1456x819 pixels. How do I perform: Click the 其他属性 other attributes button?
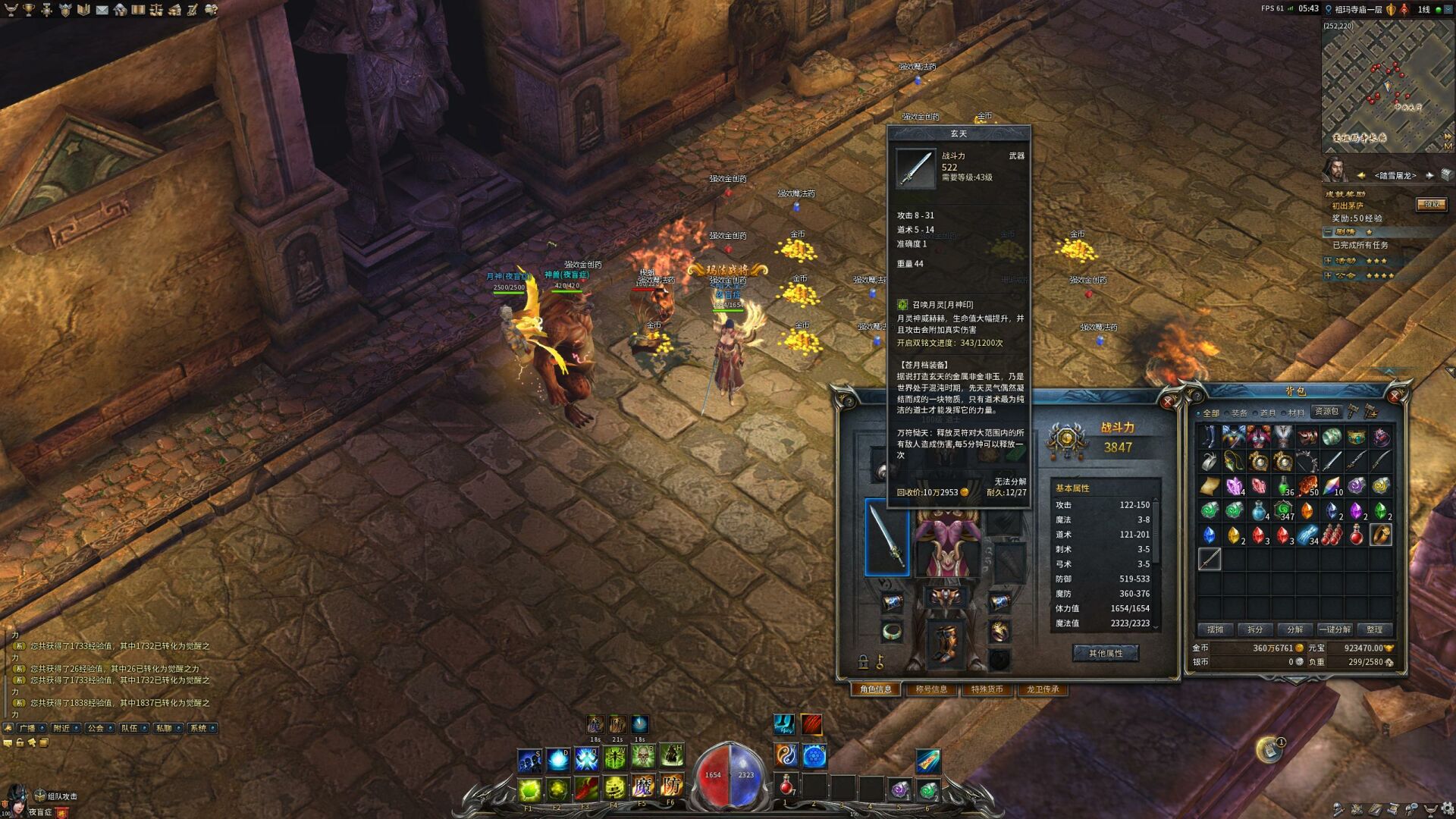click(x=1105, y=653)
